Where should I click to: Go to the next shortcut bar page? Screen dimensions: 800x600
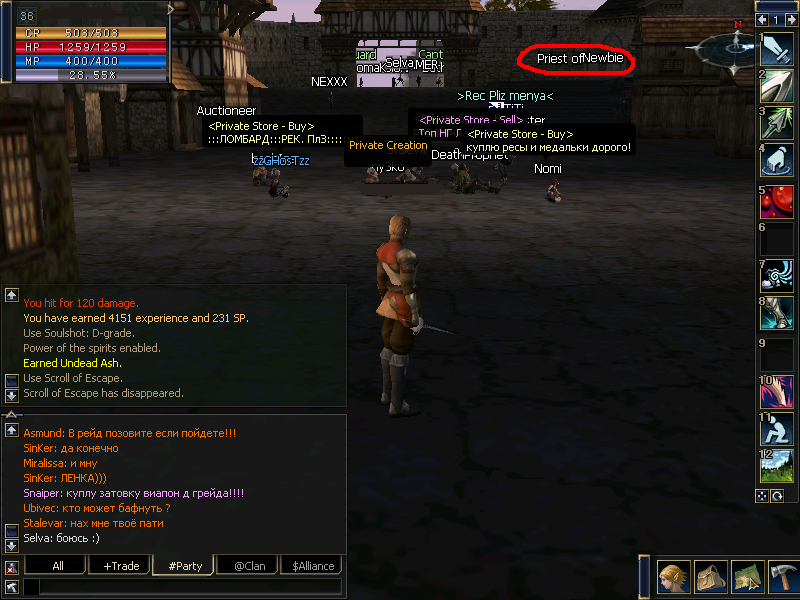point(790,20)
